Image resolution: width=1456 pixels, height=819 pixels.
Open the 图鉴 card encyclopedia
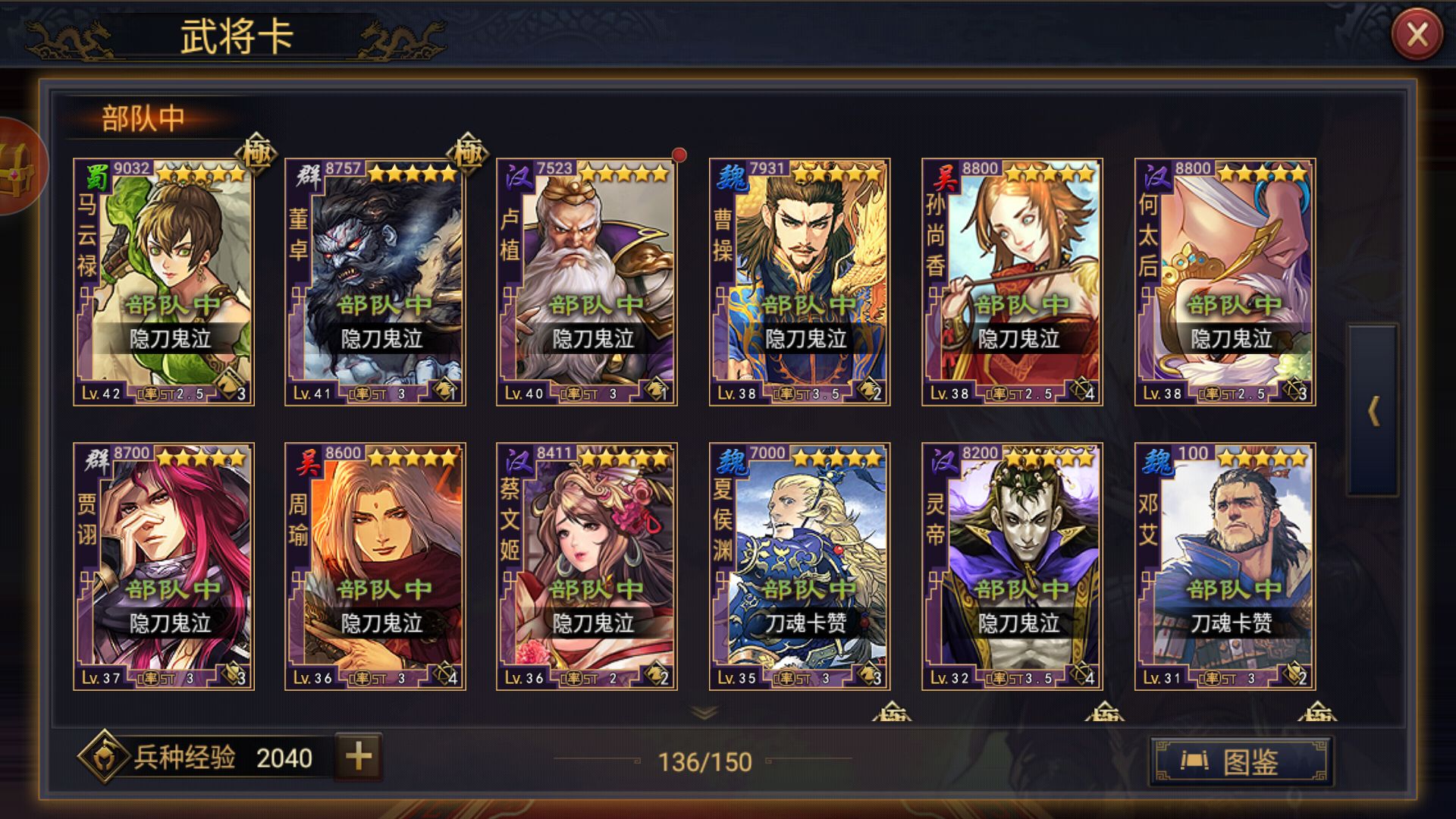click(x=1241, y=761)
